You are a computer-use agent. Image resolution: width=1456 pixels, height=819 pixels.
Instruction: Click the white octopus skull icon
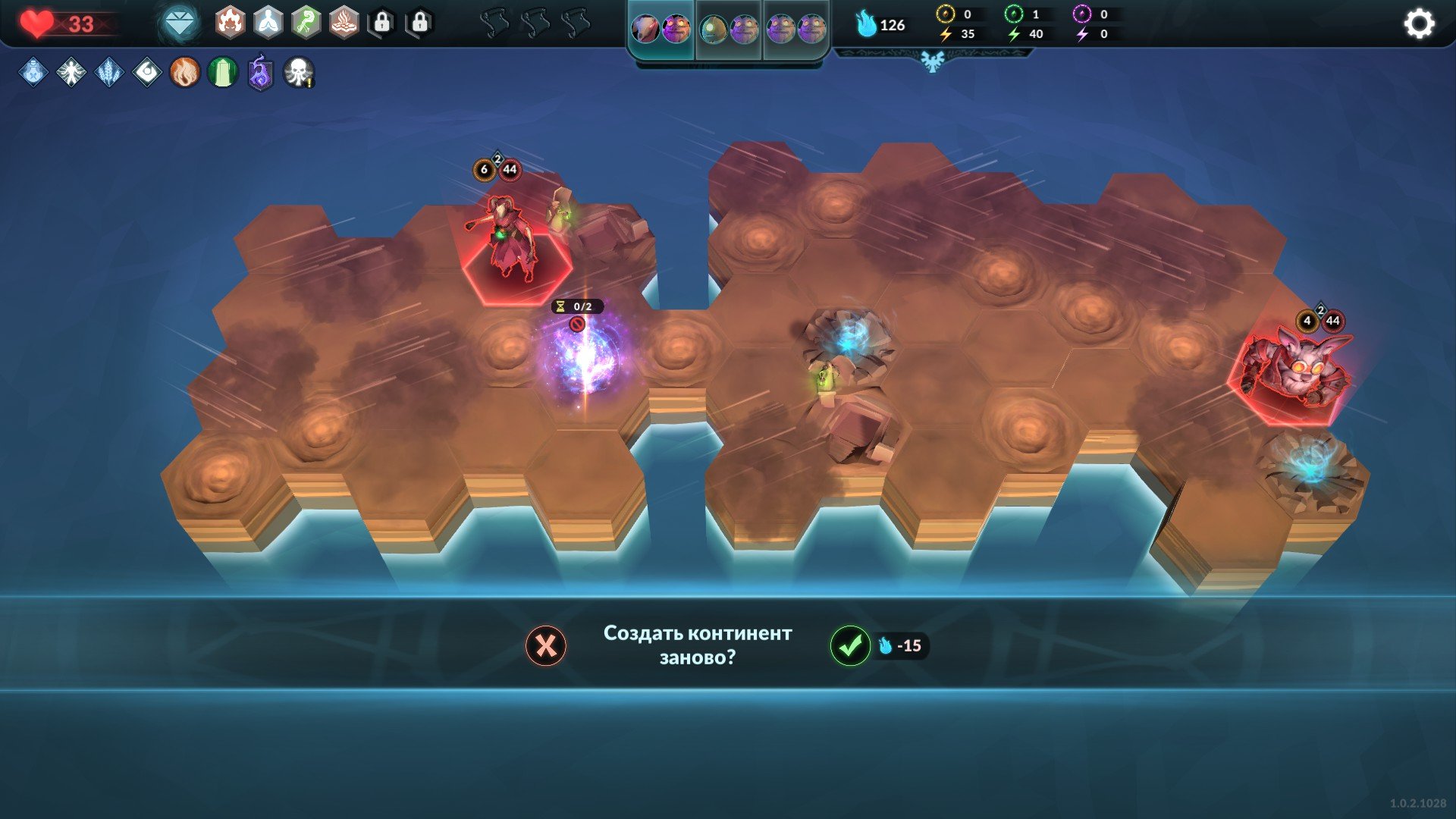[299, 73]
